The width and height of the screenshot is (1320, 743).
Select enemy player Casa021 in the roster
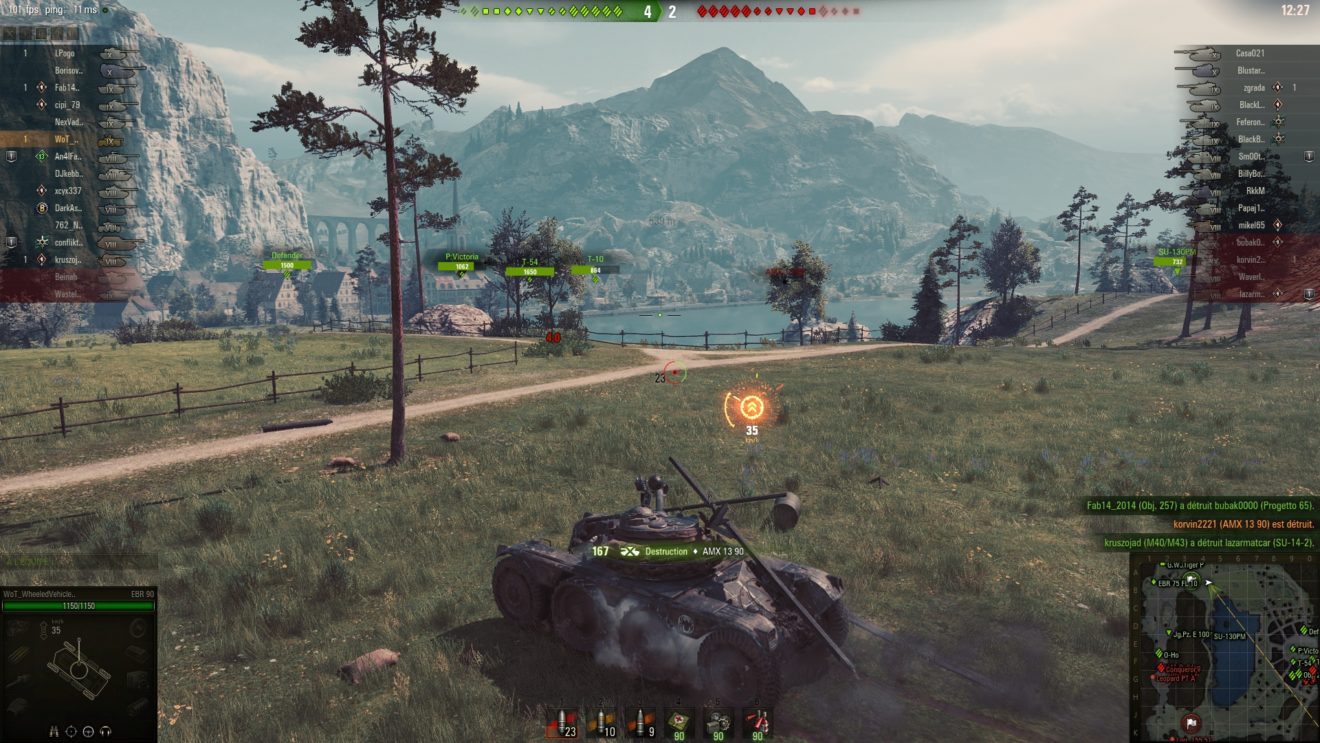[x=1250, y=53]
